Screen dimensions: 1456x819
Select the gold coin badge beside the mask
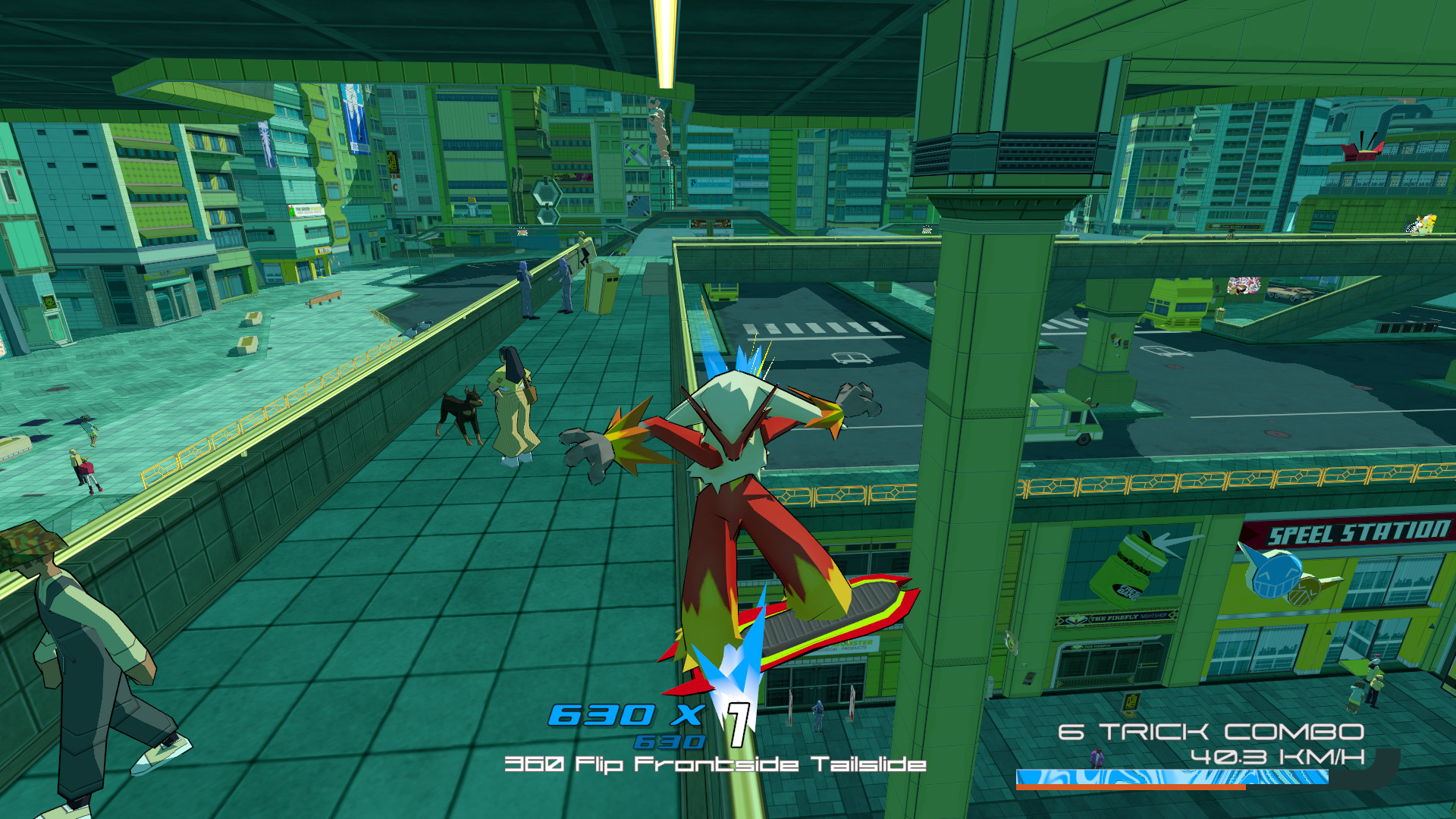click(x=1304, y=593)
